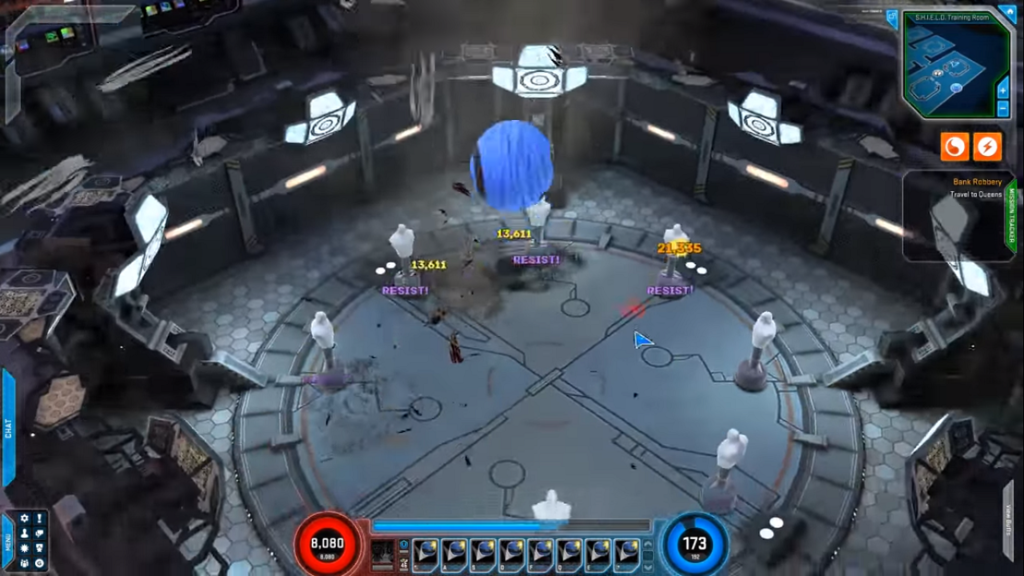Viewport: 1024px width, 576px height.
Task: Click the orange swirl button
Action: [x=954, y=147]
